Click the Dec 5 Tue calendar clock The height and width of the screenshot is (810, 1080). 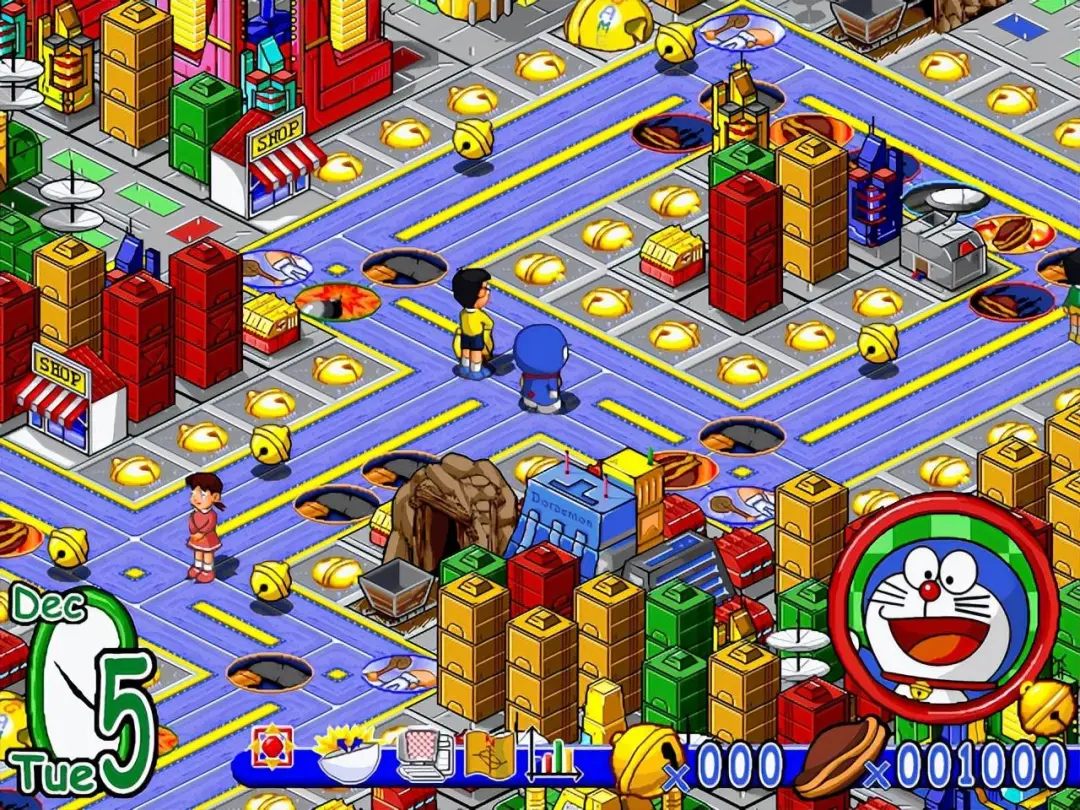85,692
